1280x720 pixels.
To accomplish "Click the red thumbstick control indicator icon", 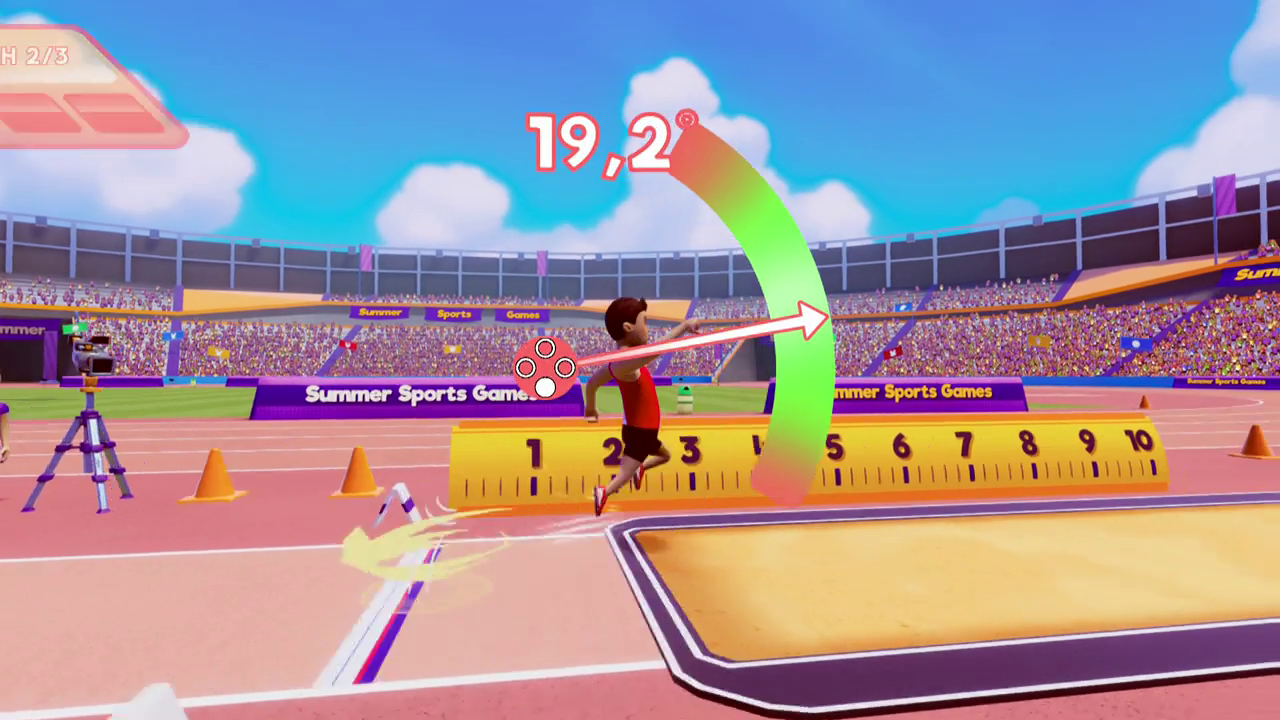I will point(544,368).
